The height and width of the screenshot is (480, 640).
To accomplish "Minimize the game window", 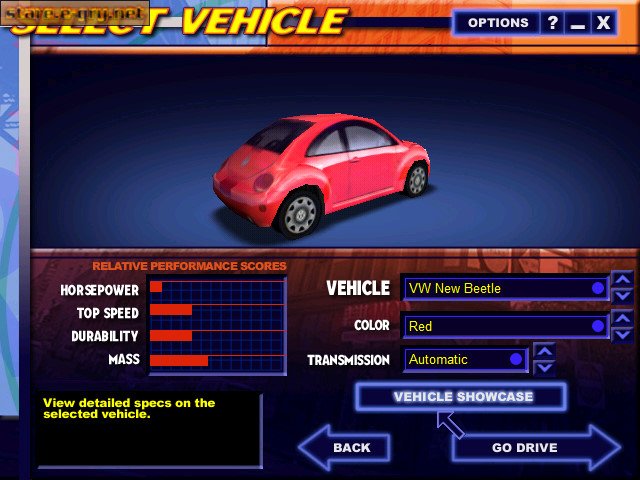I will tap(578, 22).
